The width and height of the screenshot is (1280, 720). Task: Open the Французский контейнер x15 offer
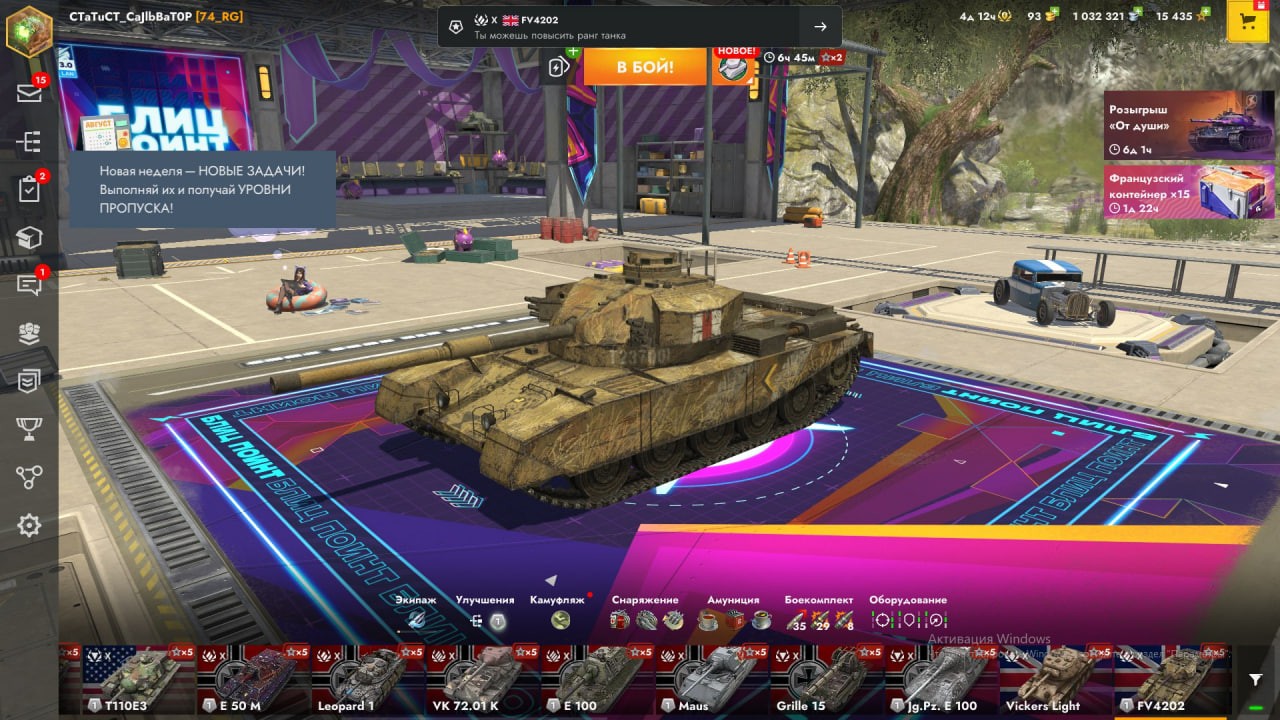[x=1189, y=191]
